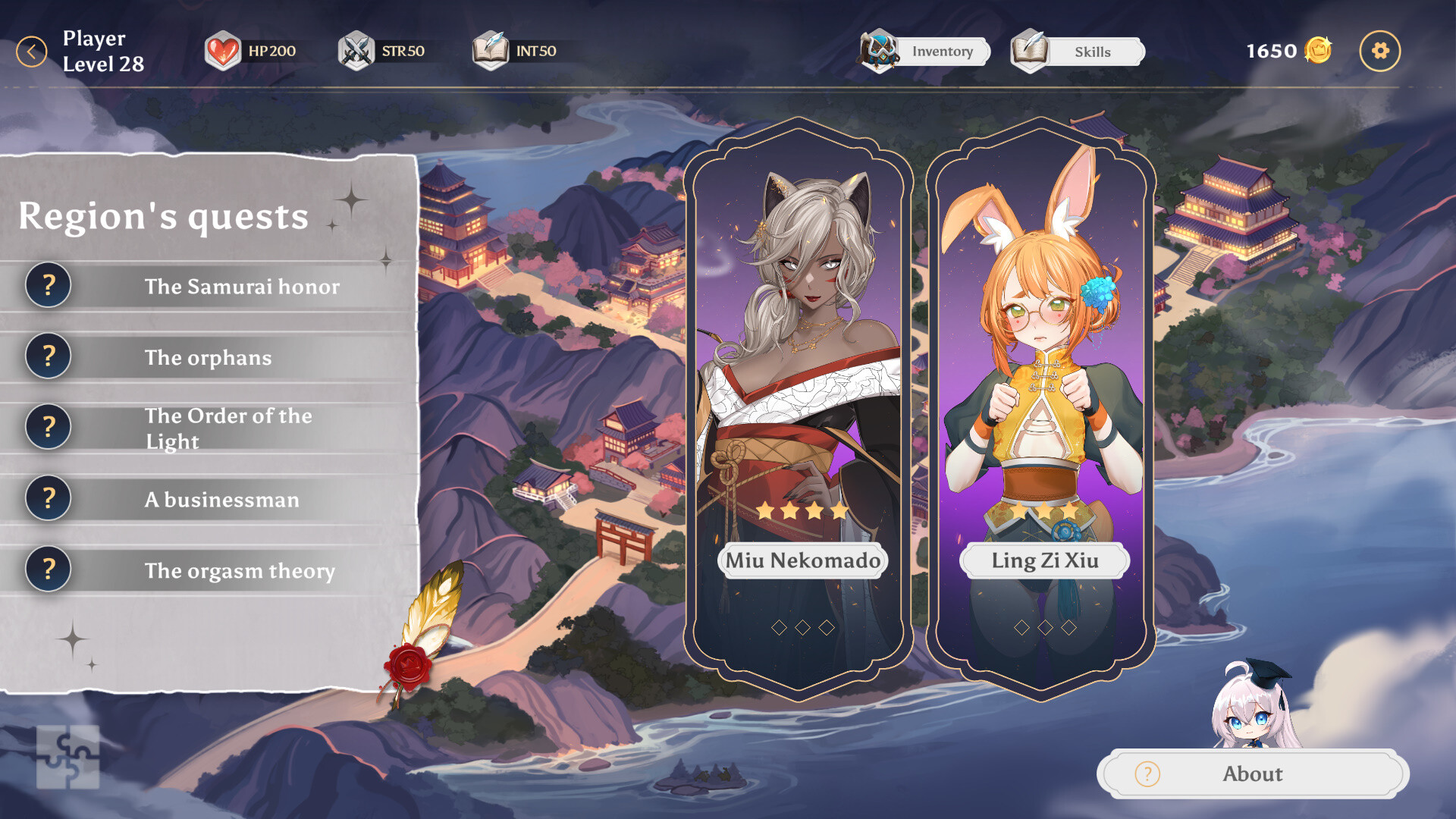The image size is (1456, 819).
Task: Toggle the hint icon for The orgasm theory quest
Action: [48, 570]
